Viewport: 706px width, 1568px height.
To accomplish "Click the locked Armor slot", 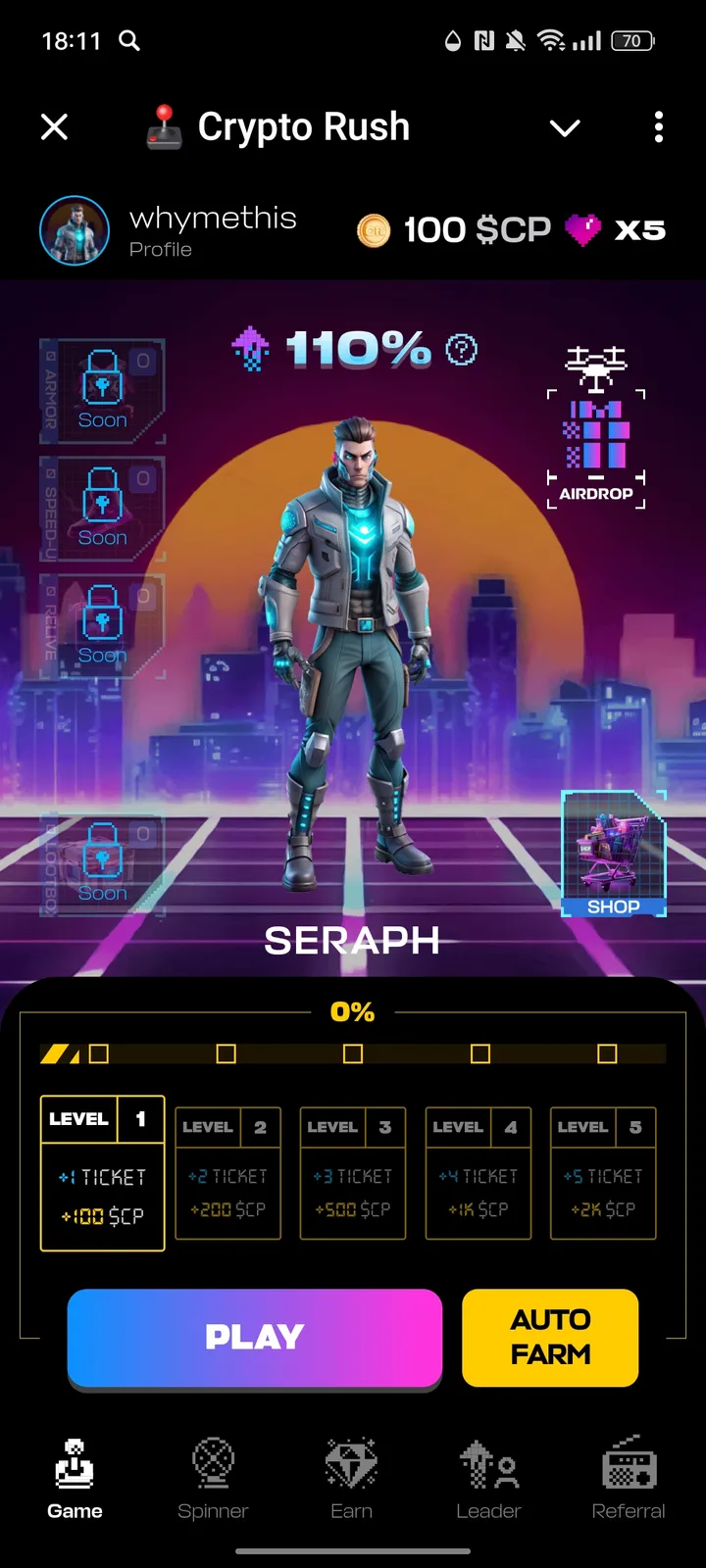I will (x=102, y=390).
